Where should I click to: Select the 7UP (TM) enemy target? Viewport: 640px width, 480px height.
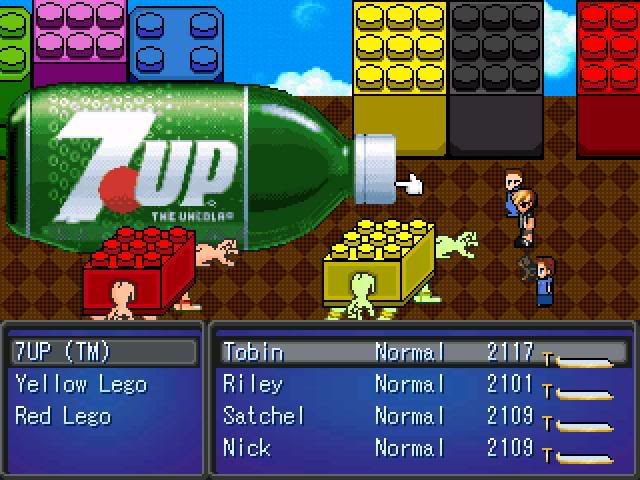pos(62,352)
